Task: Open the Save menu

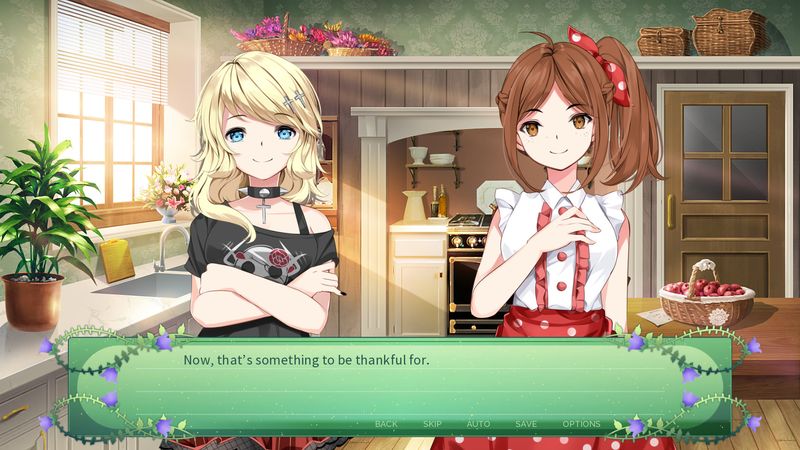Action: pyautogui.click(x=526, y=424)
